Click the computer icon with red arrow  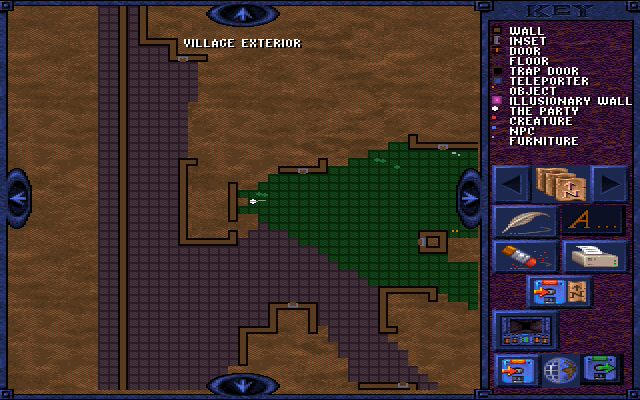(x=517, y=370)
